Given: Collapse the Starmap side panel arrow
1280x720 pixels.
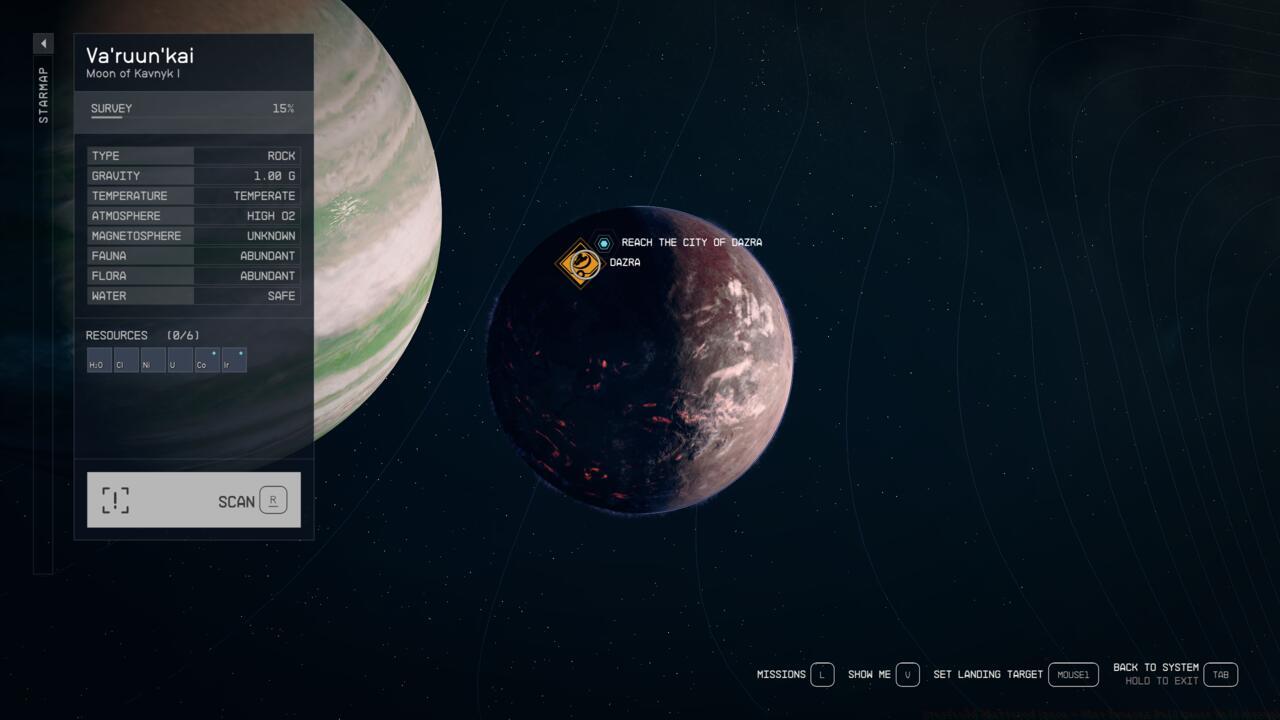Looking at the screenshot, I should (x=43, y=44).
